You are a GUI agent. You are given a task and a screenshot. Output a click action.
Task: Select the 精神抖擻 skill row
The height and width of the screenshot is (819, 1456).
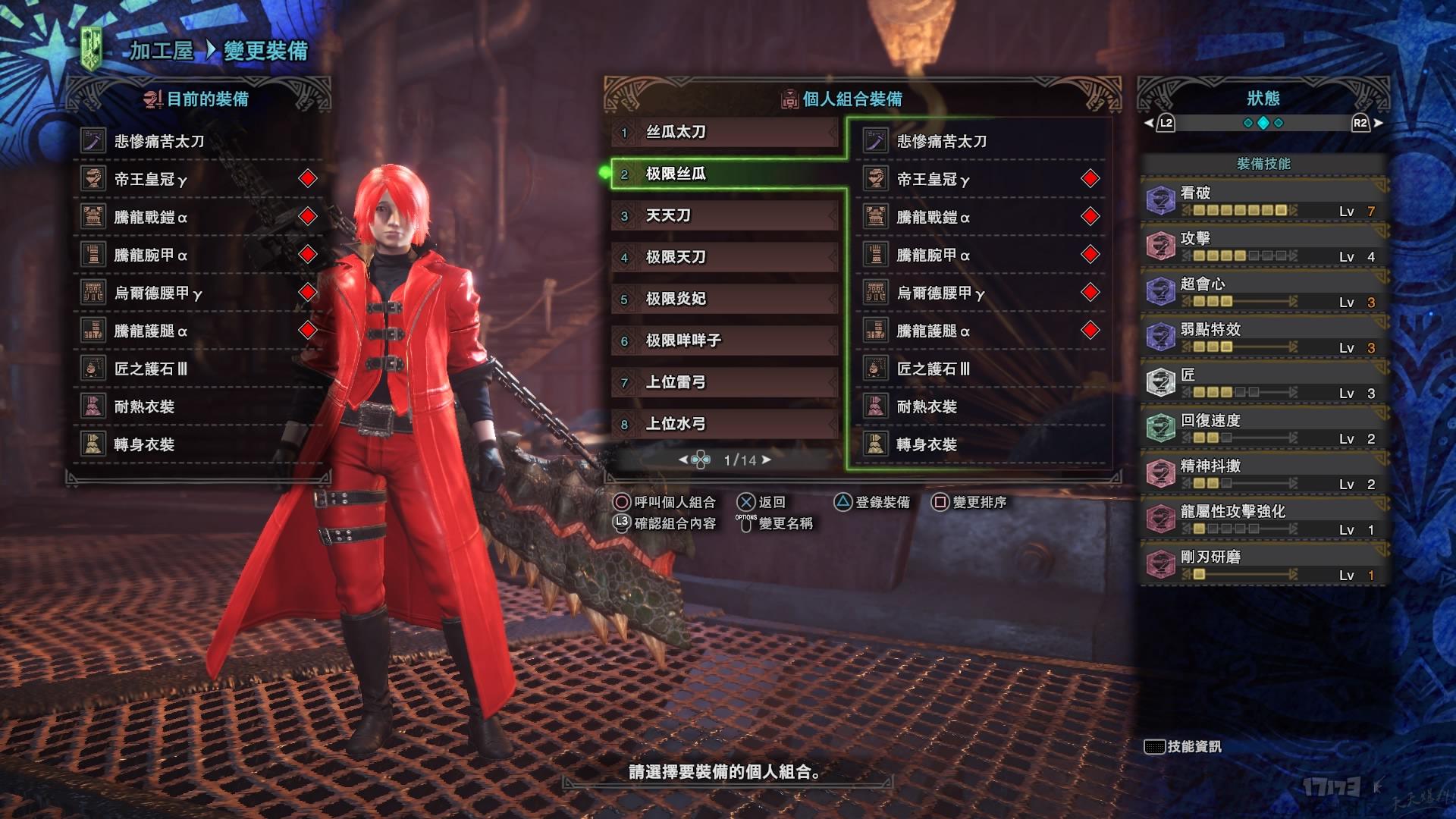1263,474
